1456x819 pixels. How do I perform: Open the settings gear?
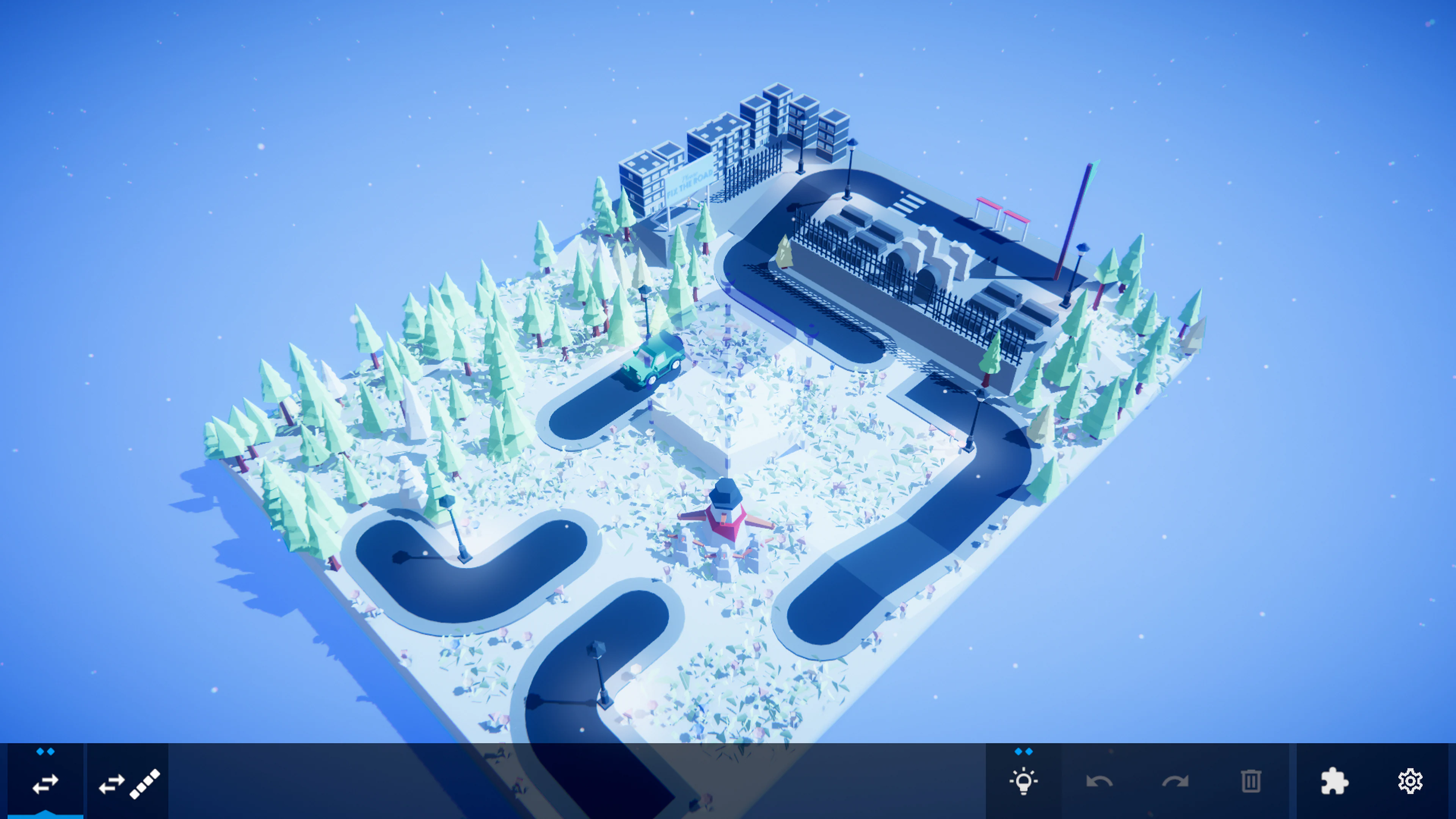[x=1410, y=782]
